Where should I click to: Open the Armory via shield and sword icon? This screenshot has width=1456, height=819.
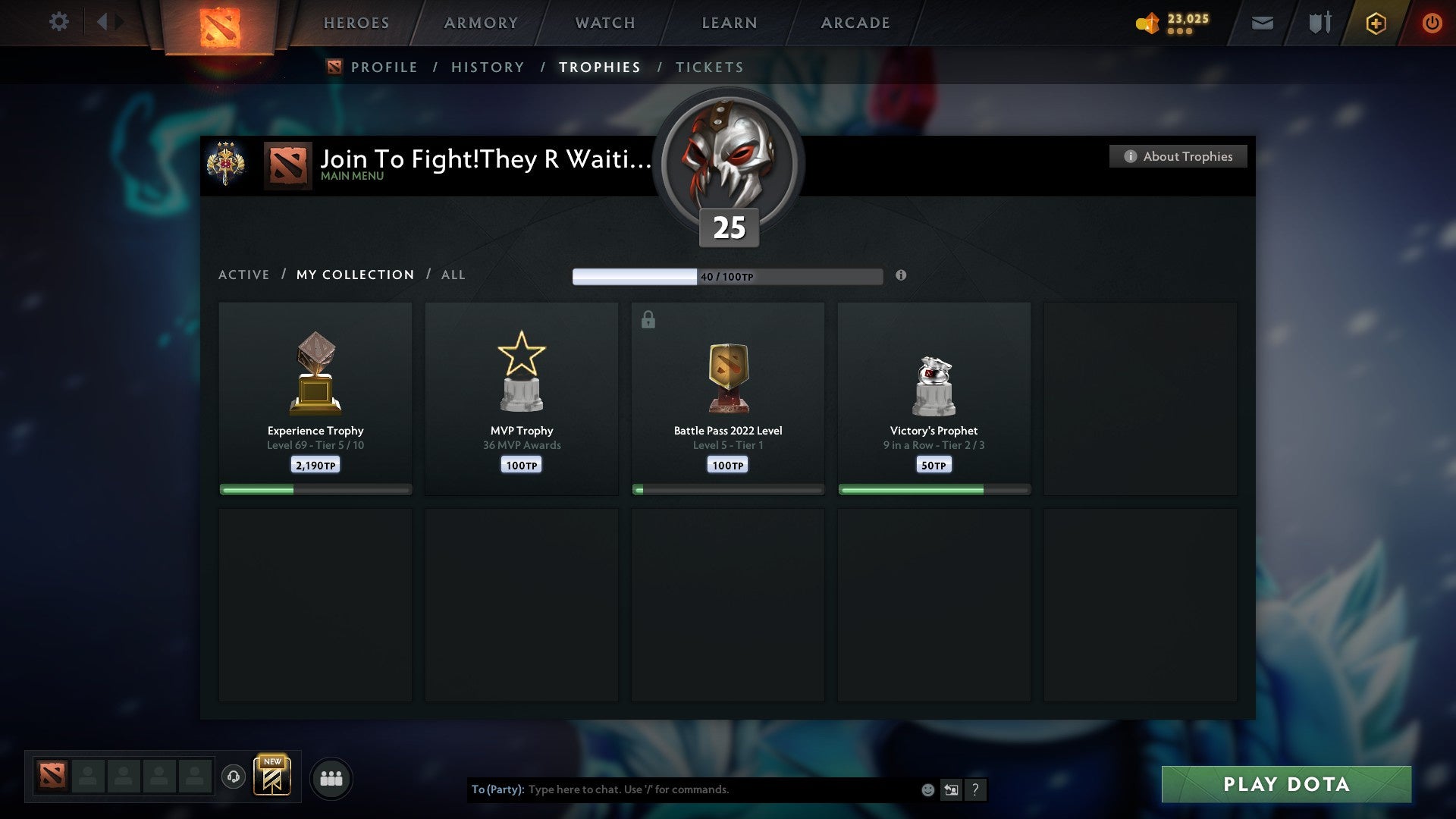click(1319, 23)
